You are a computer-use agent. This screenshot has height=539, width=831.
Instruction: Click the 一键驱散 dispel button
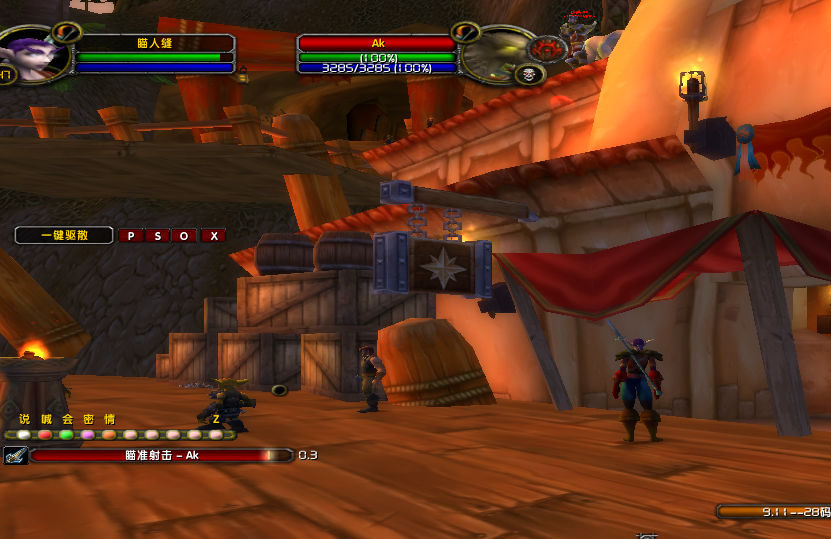[64, 236]
